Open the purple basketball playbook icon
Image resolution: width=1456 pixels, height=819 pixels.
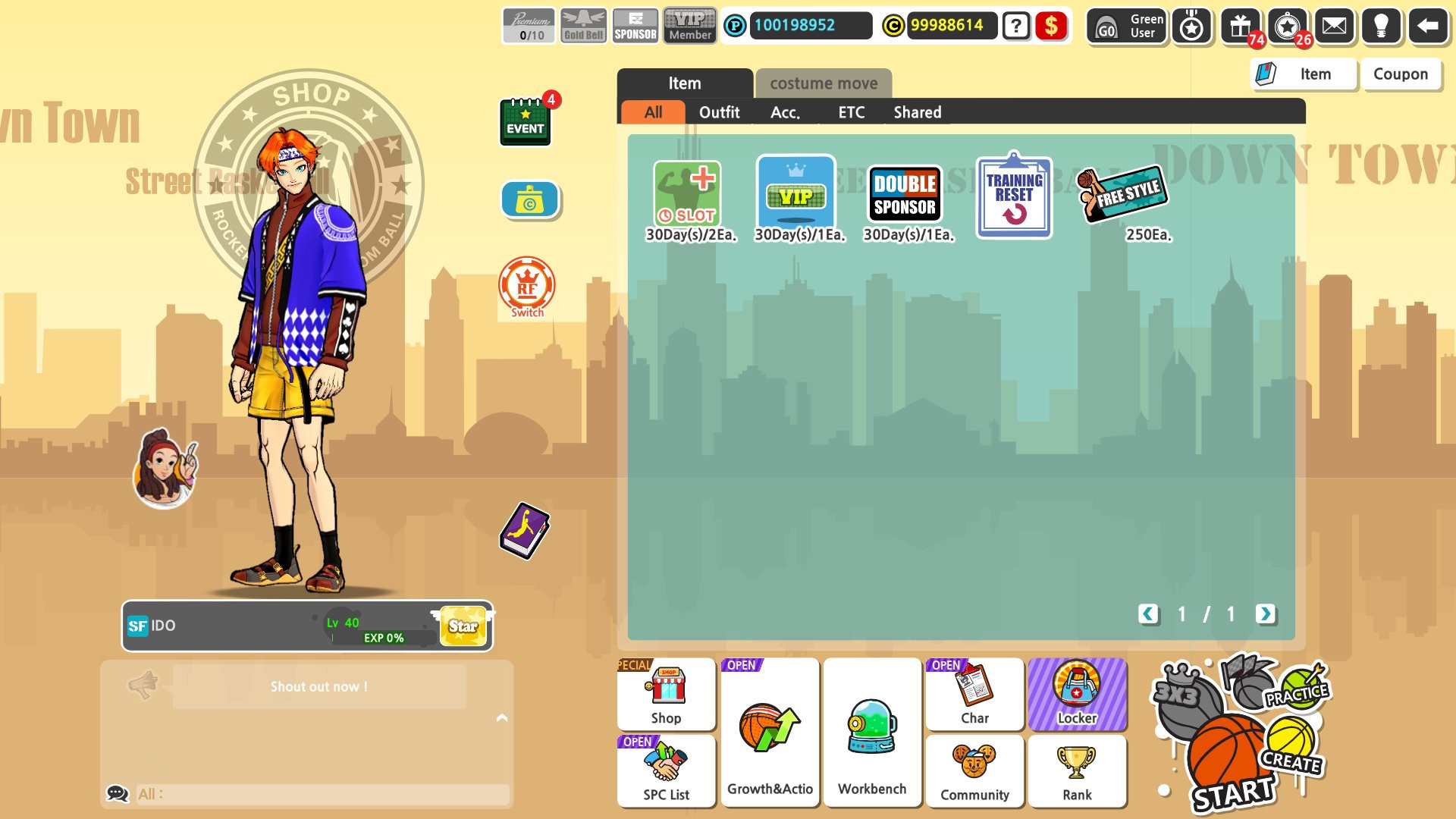tap(525, 532)
